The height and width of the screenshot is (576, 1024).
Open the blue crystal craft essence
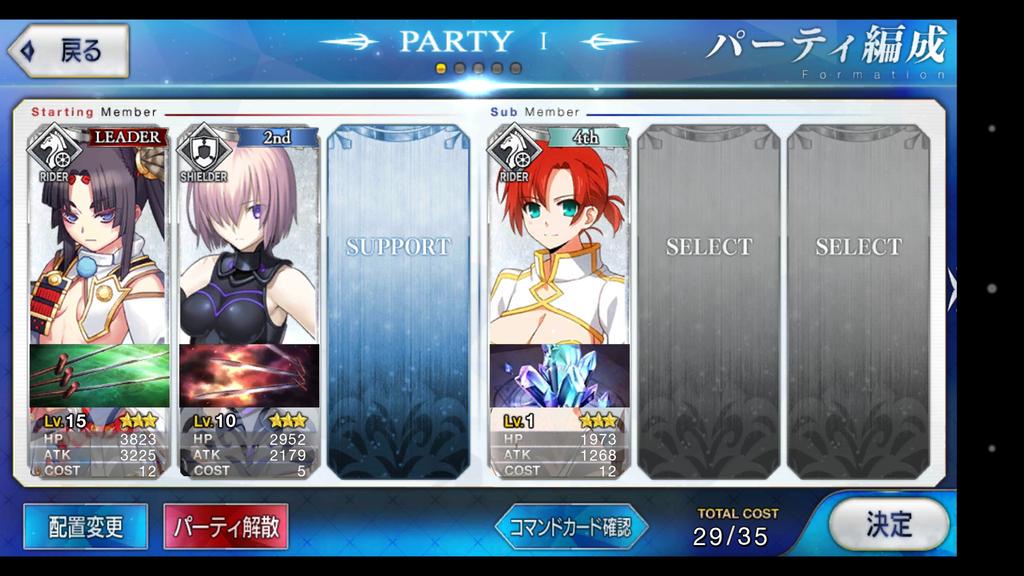[559, 376]
